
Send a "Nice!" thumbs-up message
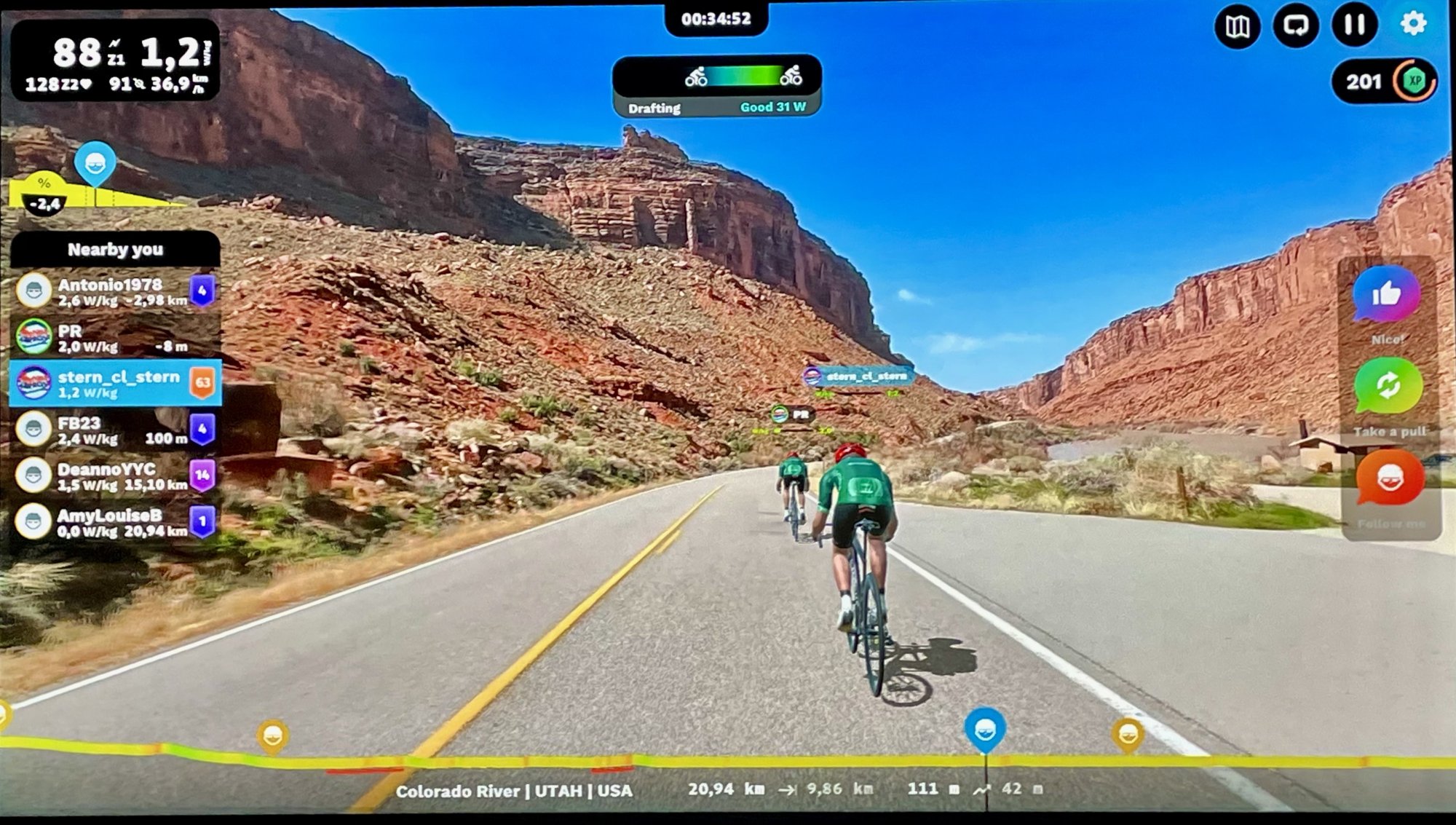[x=1387, y=295]
